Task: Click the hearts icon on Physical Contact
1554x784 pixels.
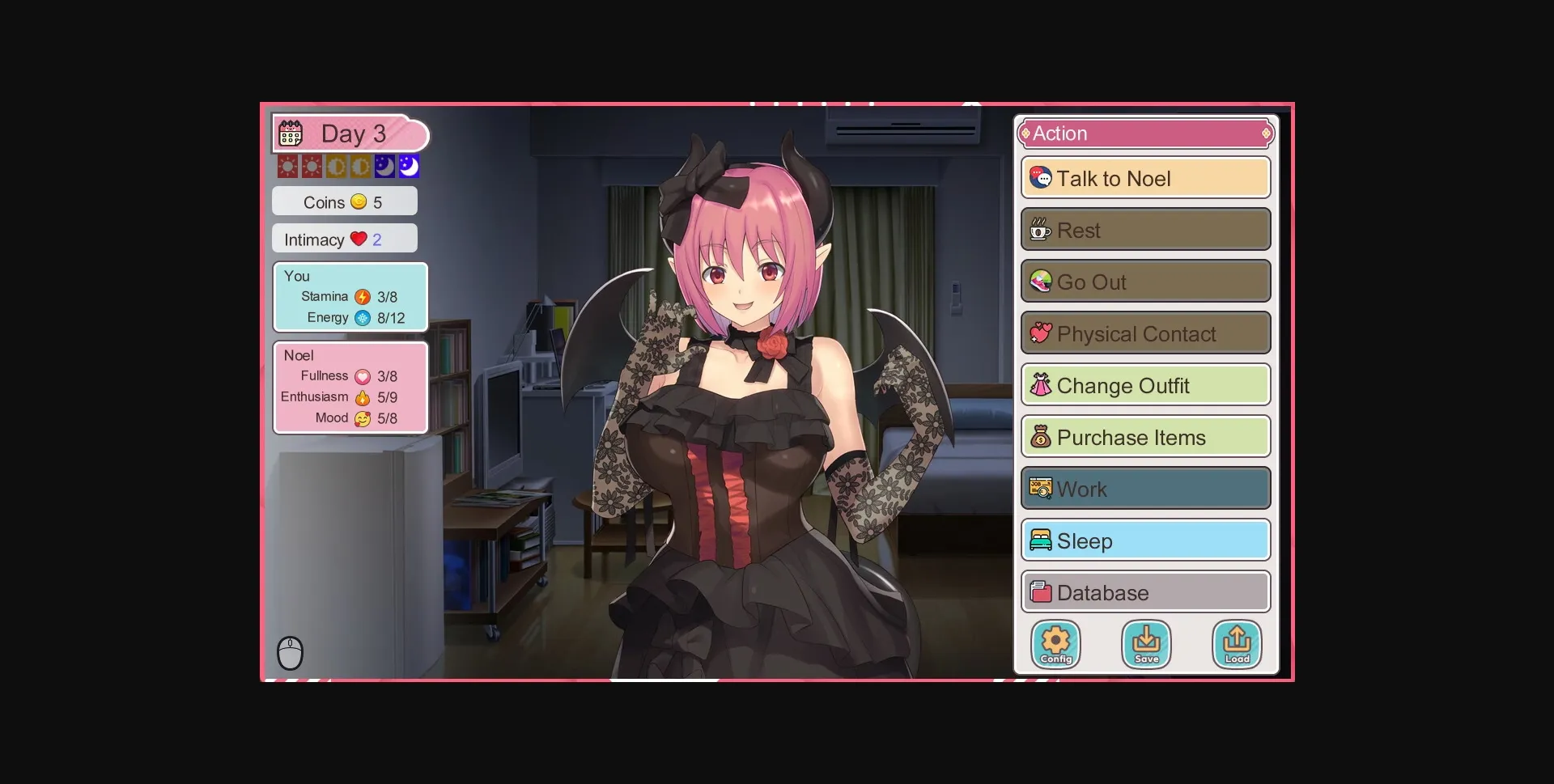Action: [1042, 333]
